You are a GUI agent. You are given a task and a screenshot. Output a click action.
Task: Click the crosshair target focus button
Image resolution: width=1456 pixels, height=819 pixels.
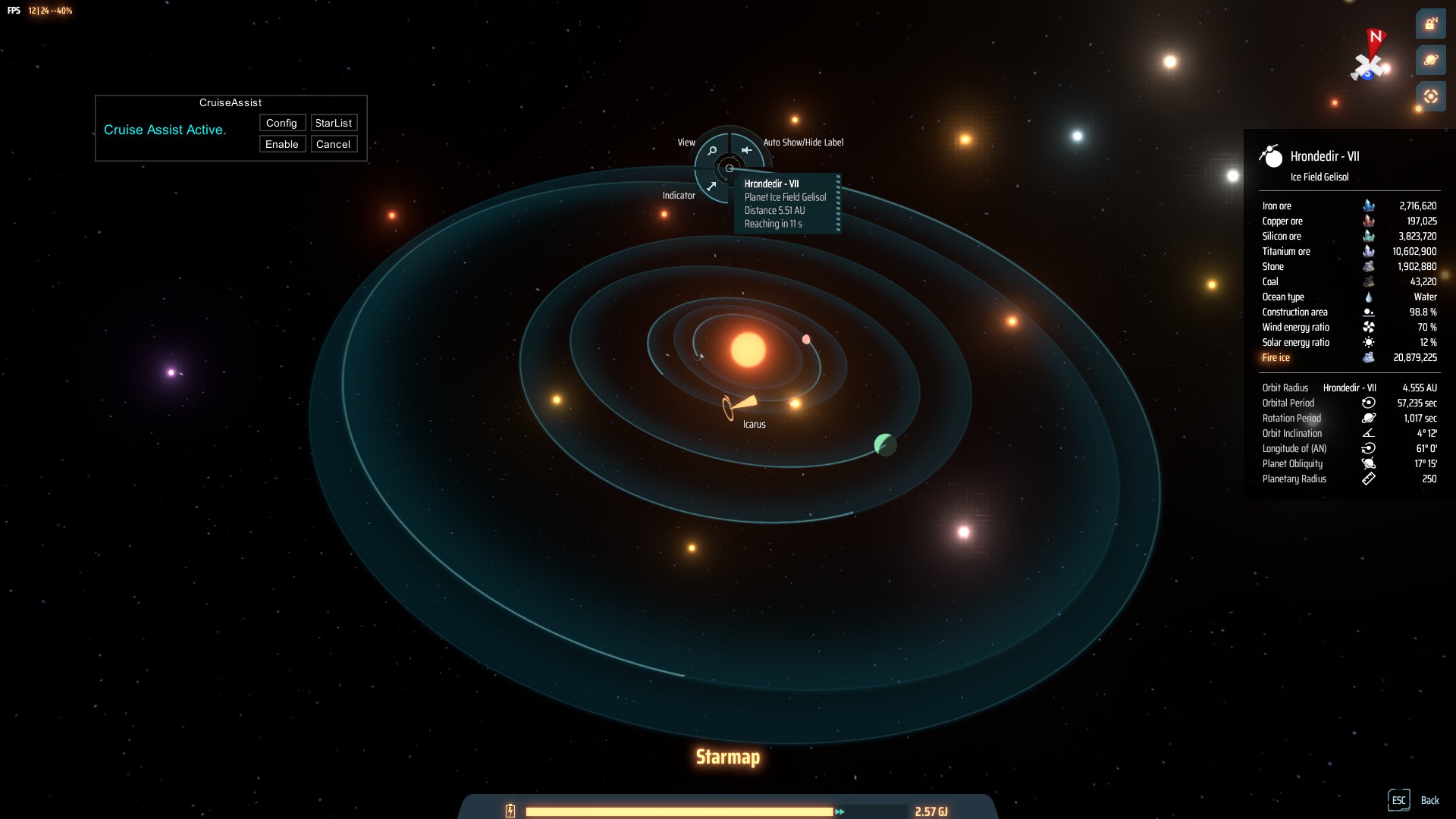point(1430,96)
